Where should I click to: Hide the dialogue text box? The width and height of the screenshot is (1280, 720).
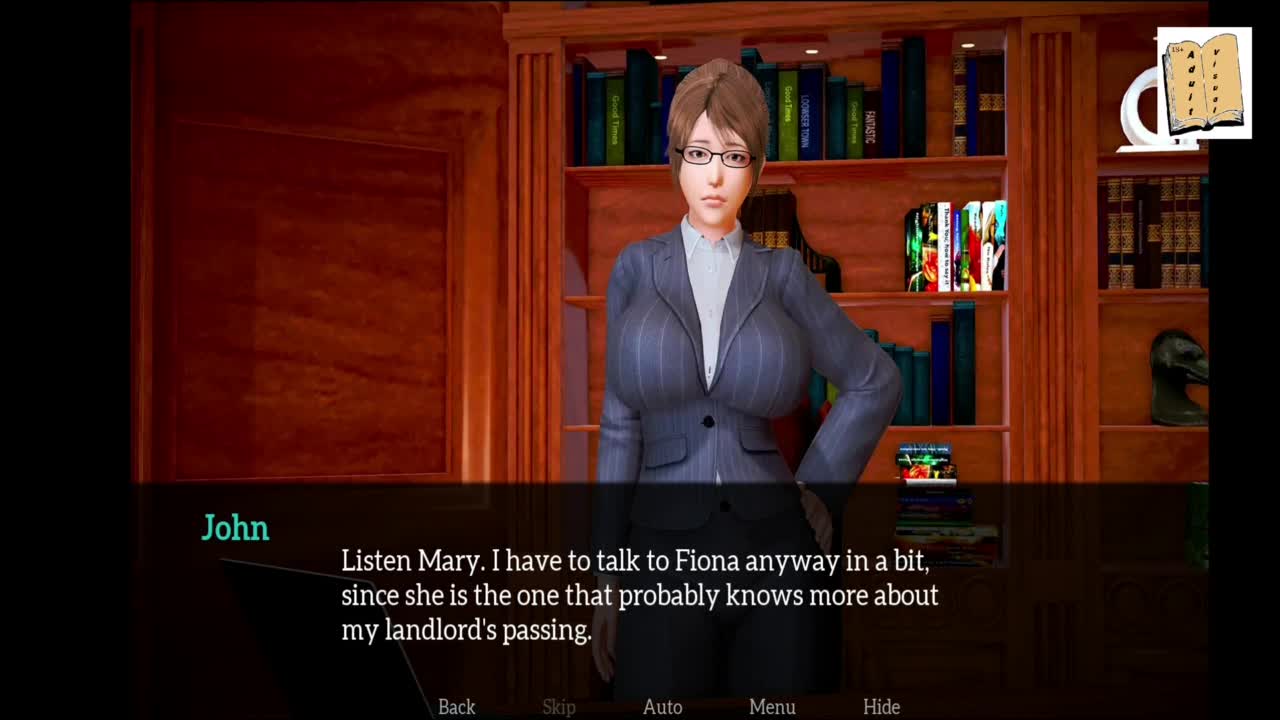click(881, 707)
